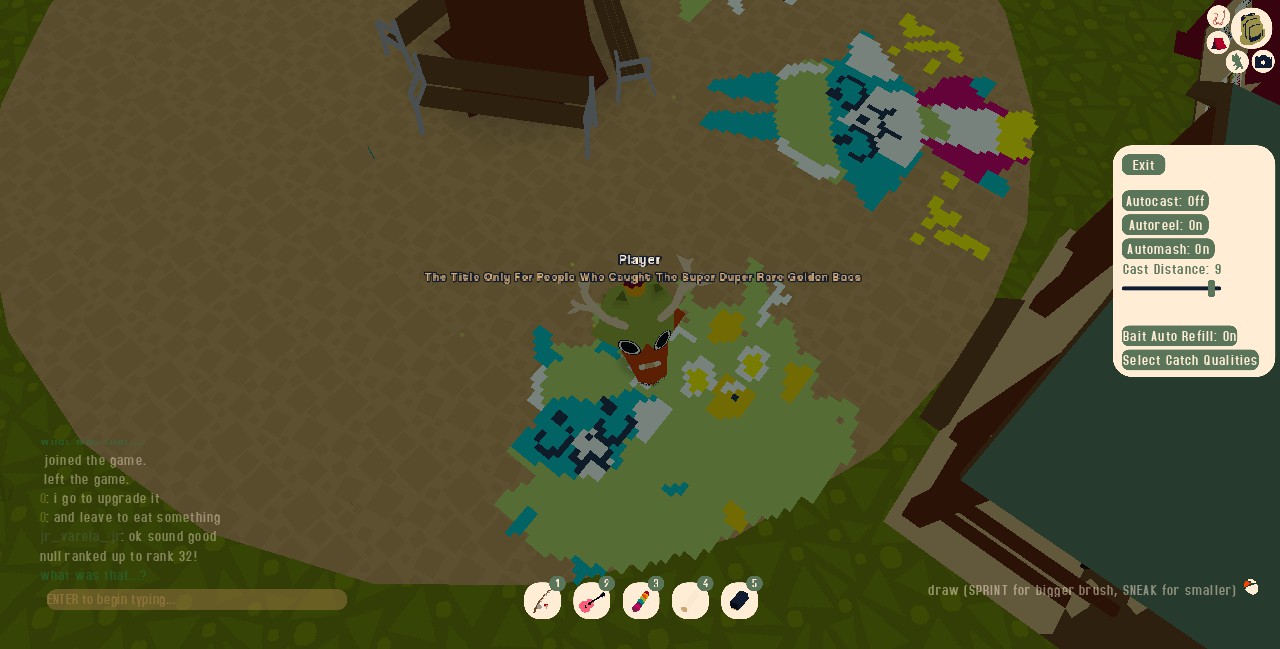Toggle the Automash: On setting

[1168, 249]
